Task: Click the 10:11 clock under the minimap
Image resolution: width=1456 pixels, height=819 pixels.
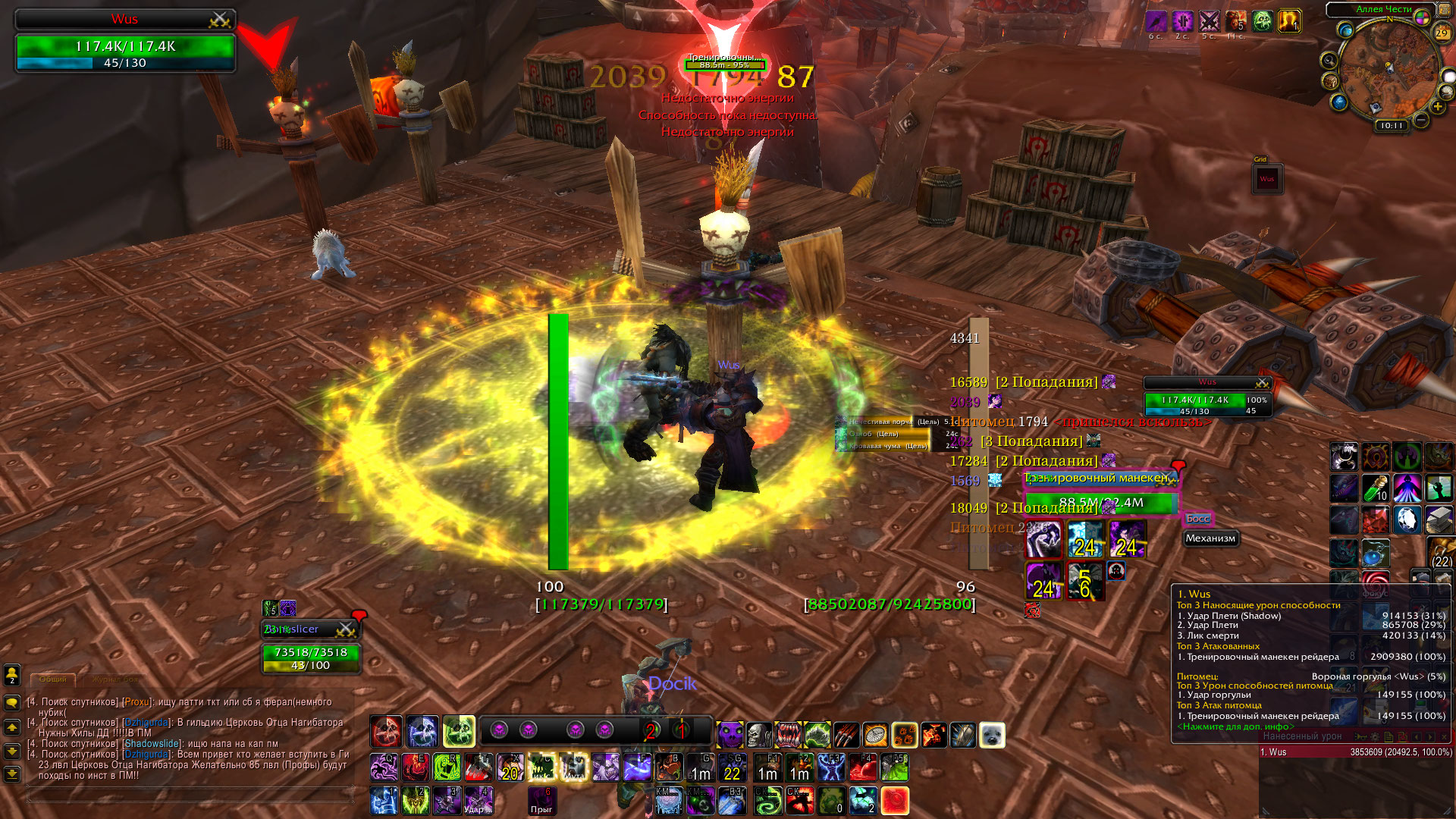Action: coord(1392,126)
